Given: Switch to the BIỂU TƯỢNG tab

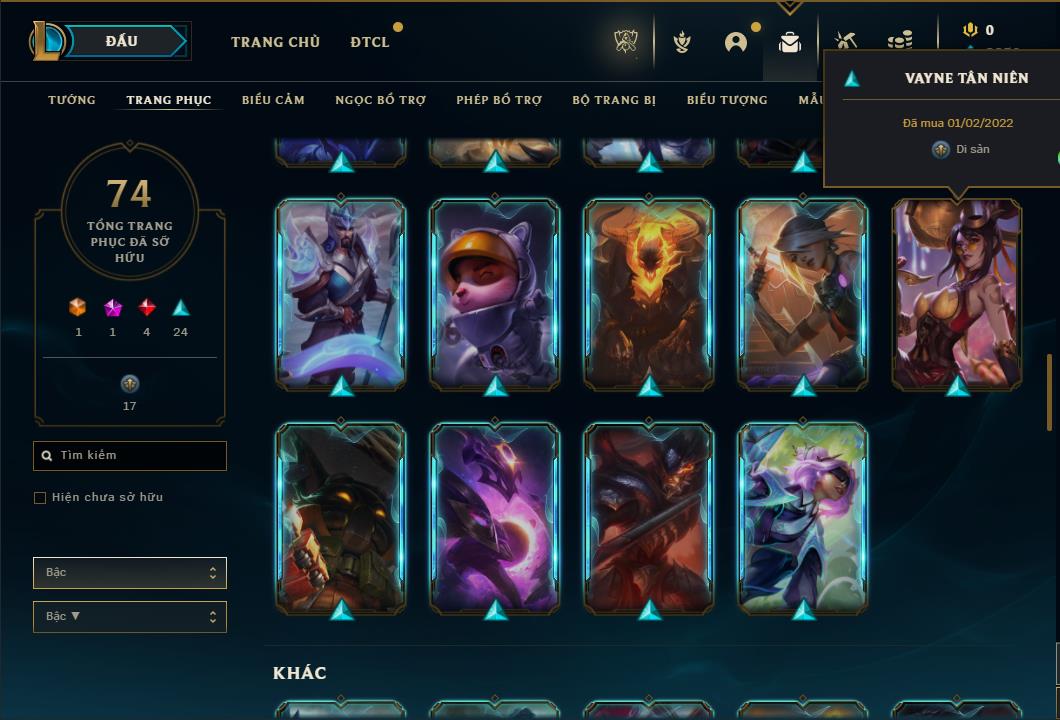Looking at the screenshot, I should coord(727,100).
